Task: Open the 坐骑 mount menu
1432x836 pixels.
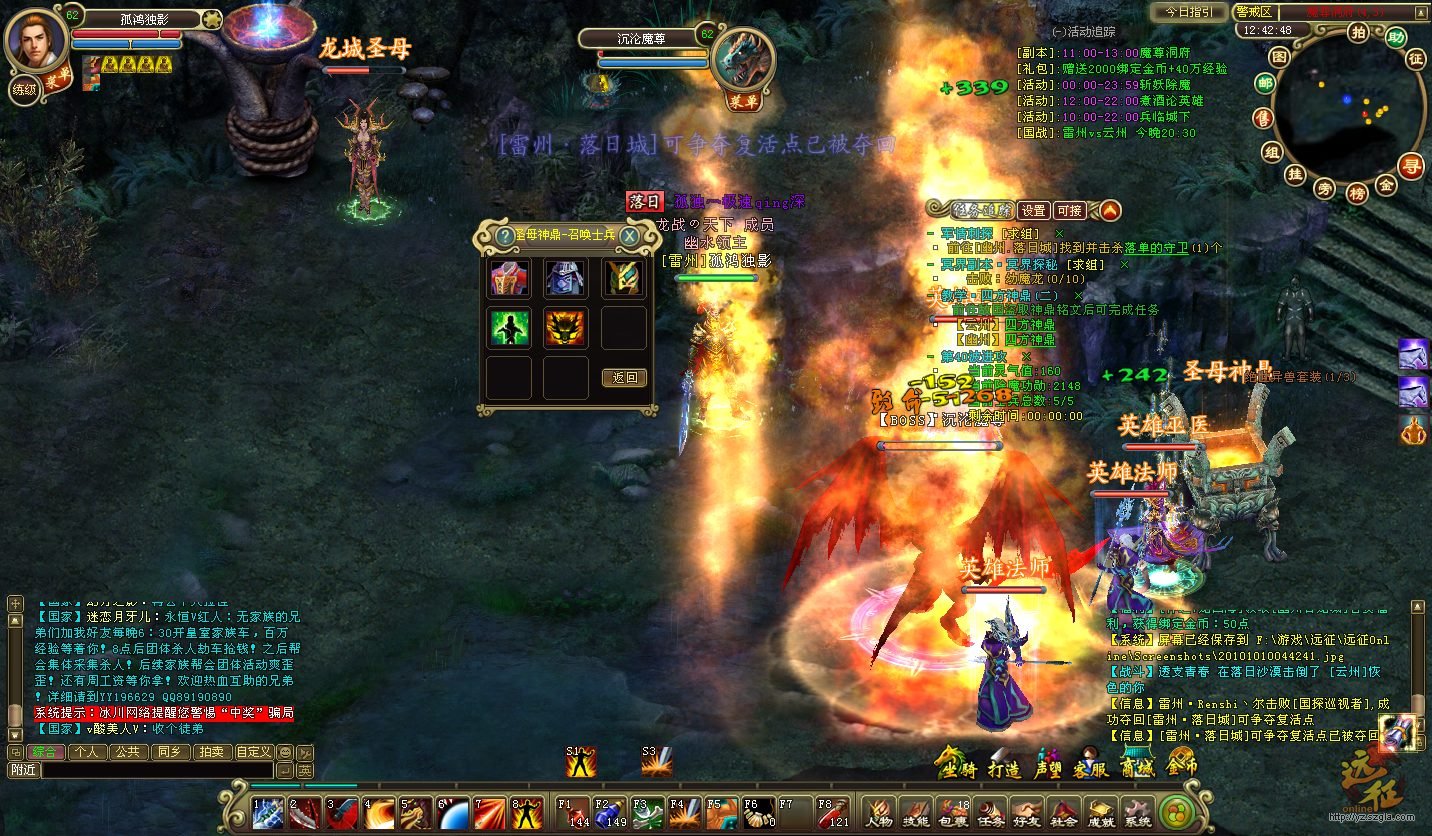Action: pos(955,768)
